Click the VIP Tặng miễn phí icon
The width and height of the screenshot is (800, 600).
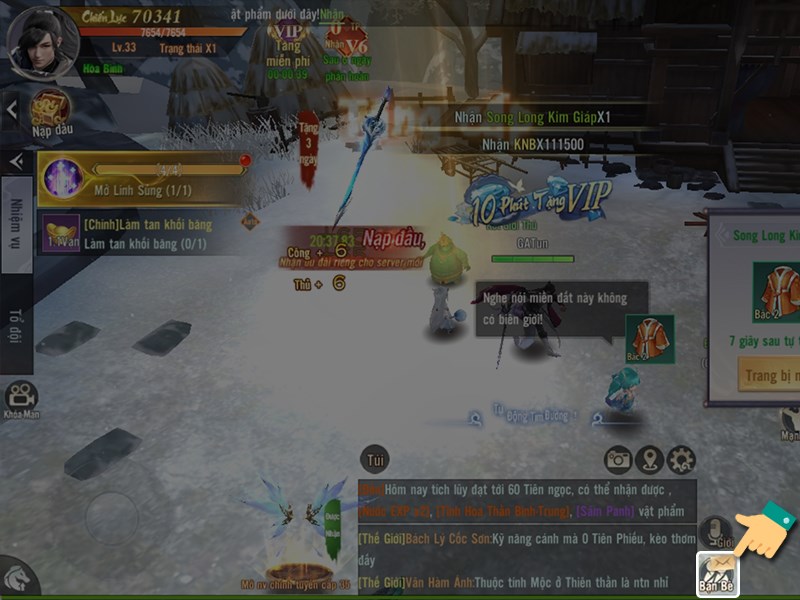286,50
